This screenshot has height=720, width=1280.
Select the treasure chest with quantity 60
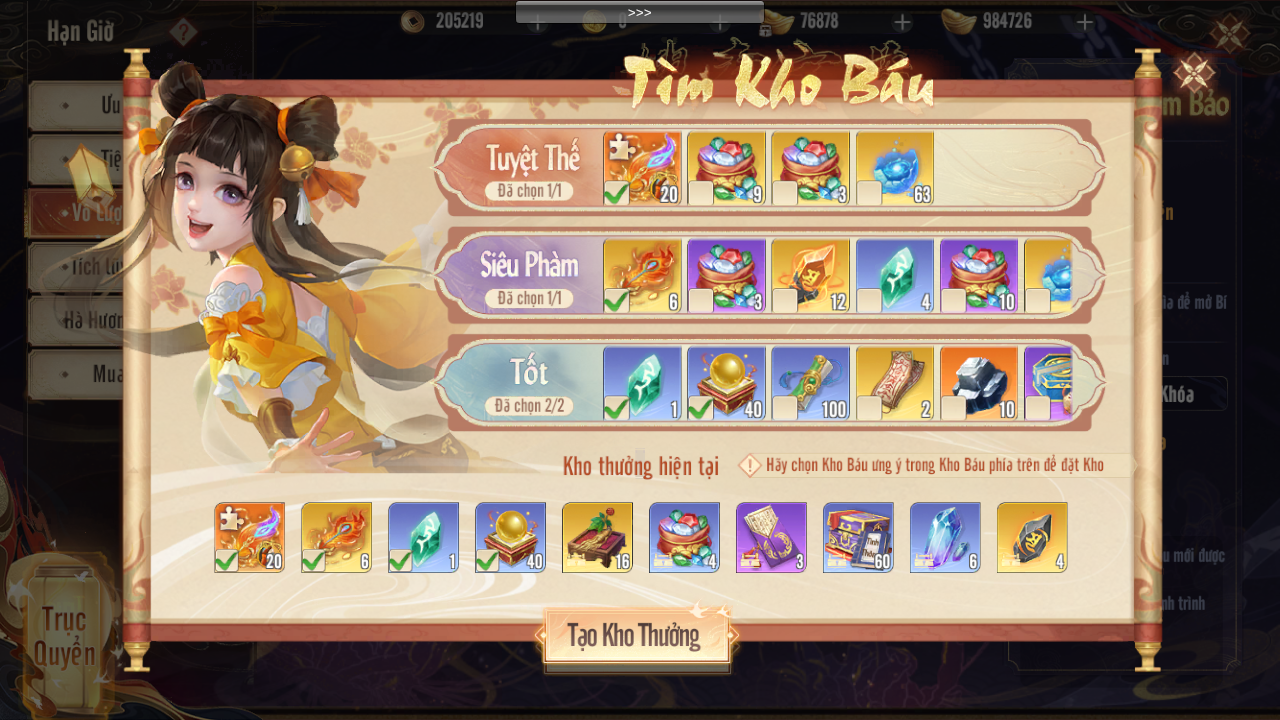coord(858,537)
